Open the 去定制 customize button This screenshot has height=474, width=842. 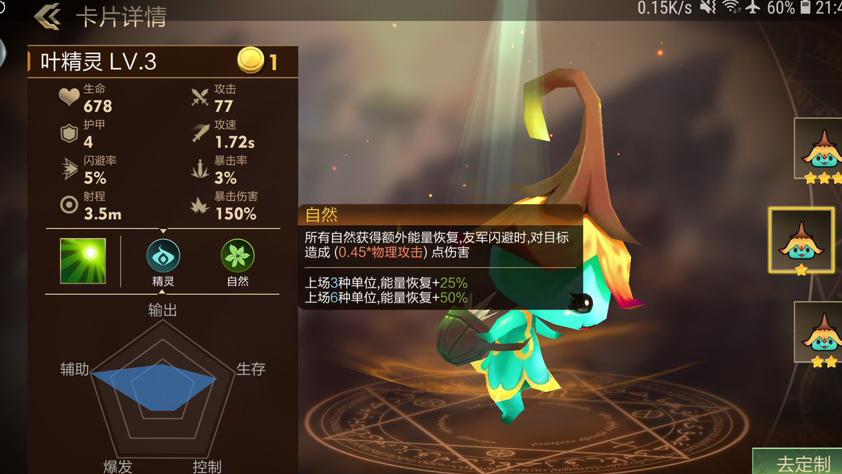(801, 462)
